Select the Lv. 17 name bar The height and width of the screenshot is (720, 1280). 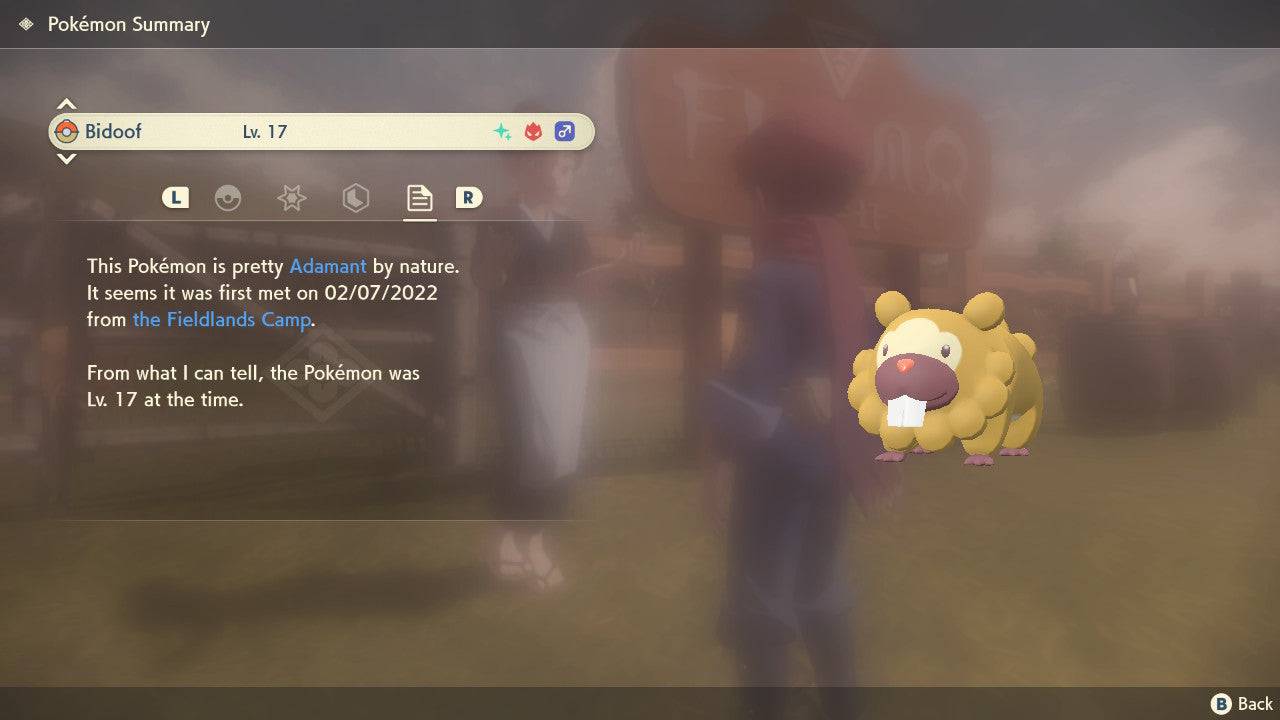point(265,131)
